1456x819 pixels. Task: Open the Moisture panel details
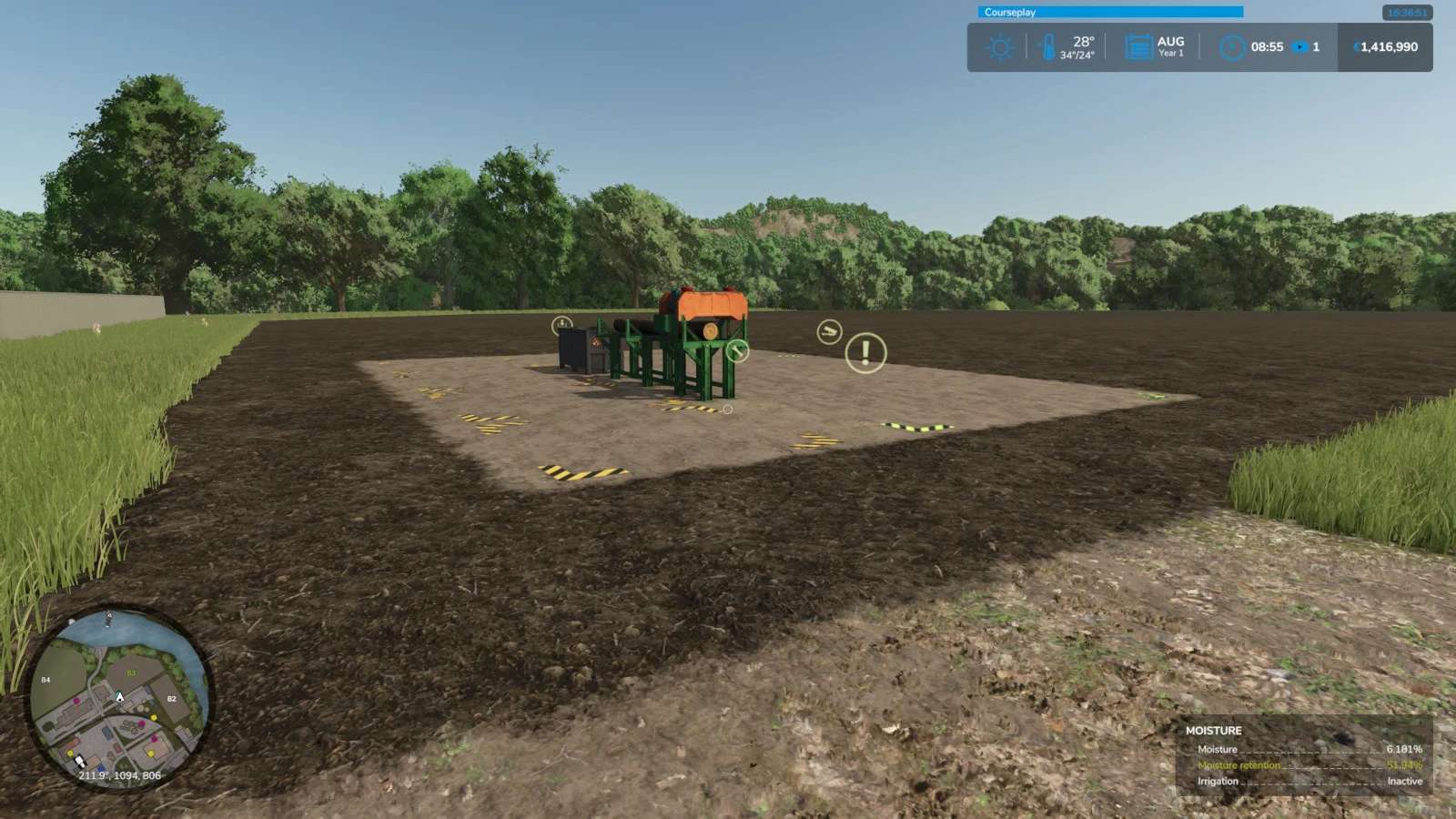pyautogui.click(x=1214, y=730)
